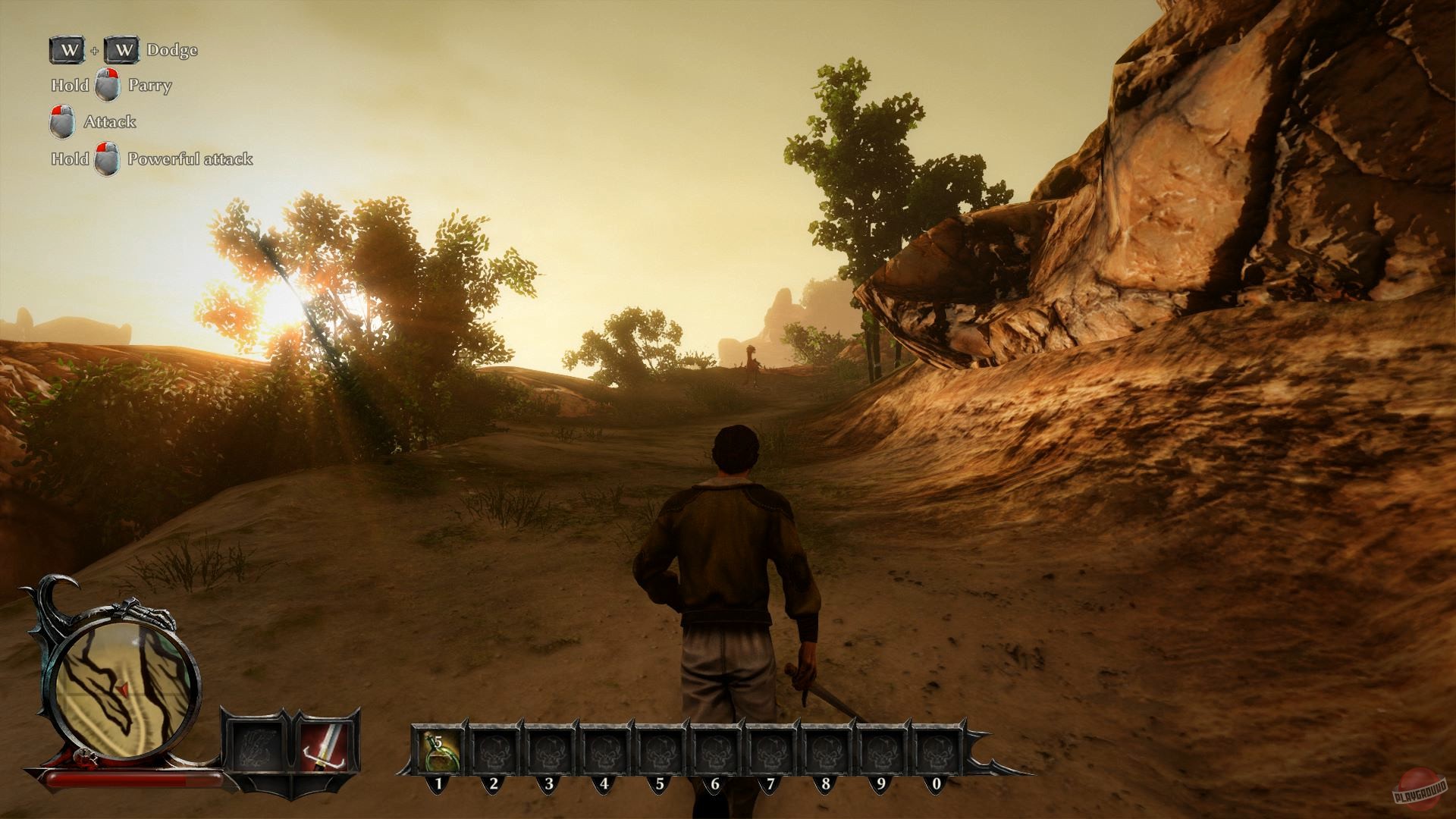The height and width of the screenshot is (819, 1456).
Task: Select the green potion in hotbar slot 1
Action: [x=438, y=749]
